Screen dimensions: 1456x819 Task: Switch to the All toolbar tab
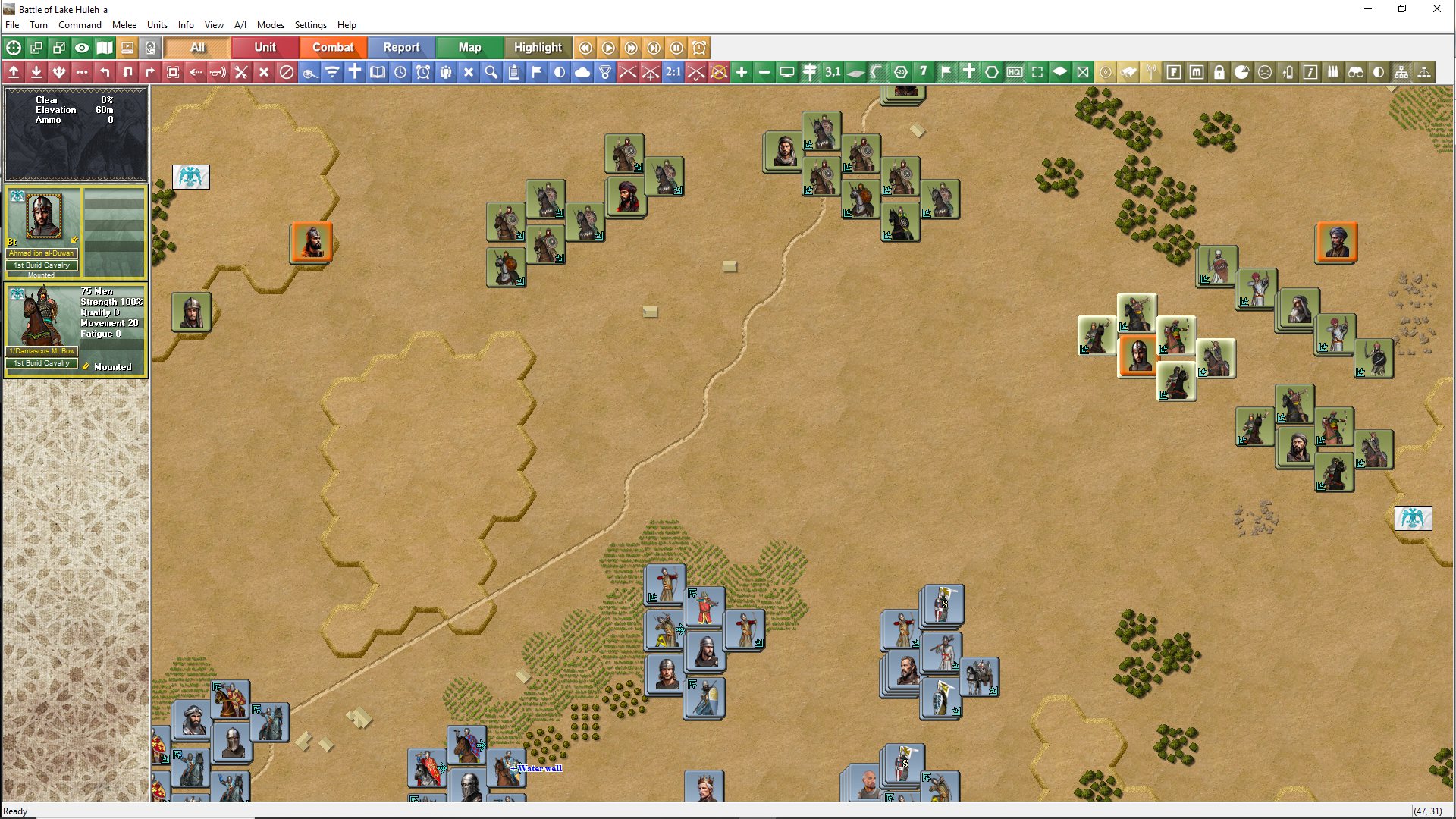(197, 47)
